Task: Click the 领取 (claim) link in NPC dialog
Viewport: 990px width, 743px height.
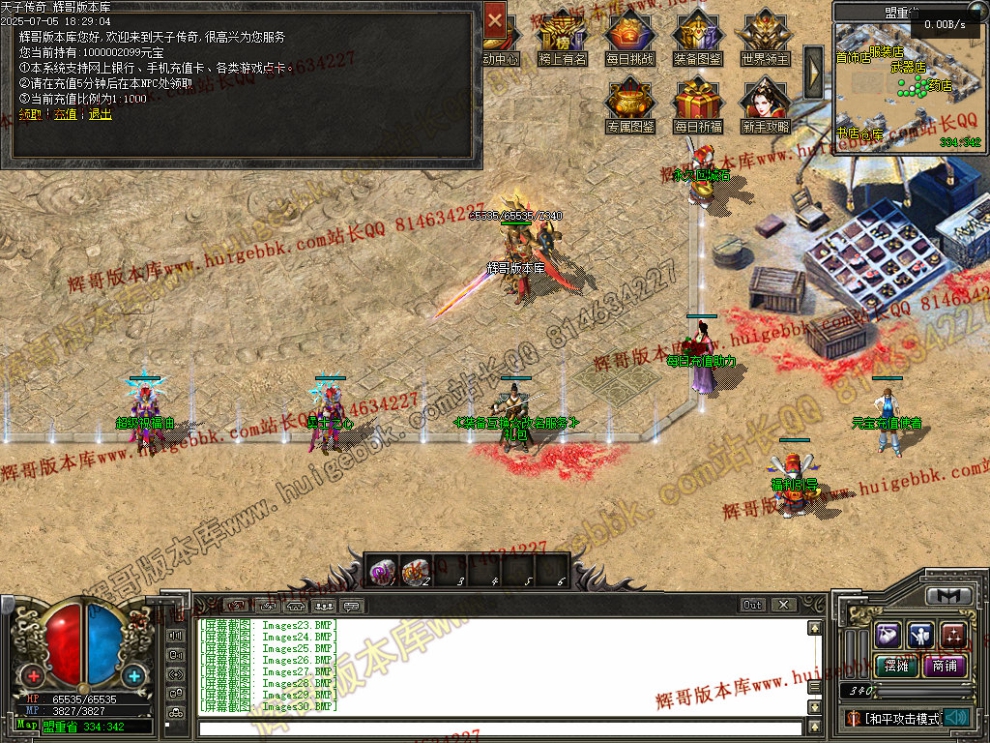Action: (x=30, y=115)
